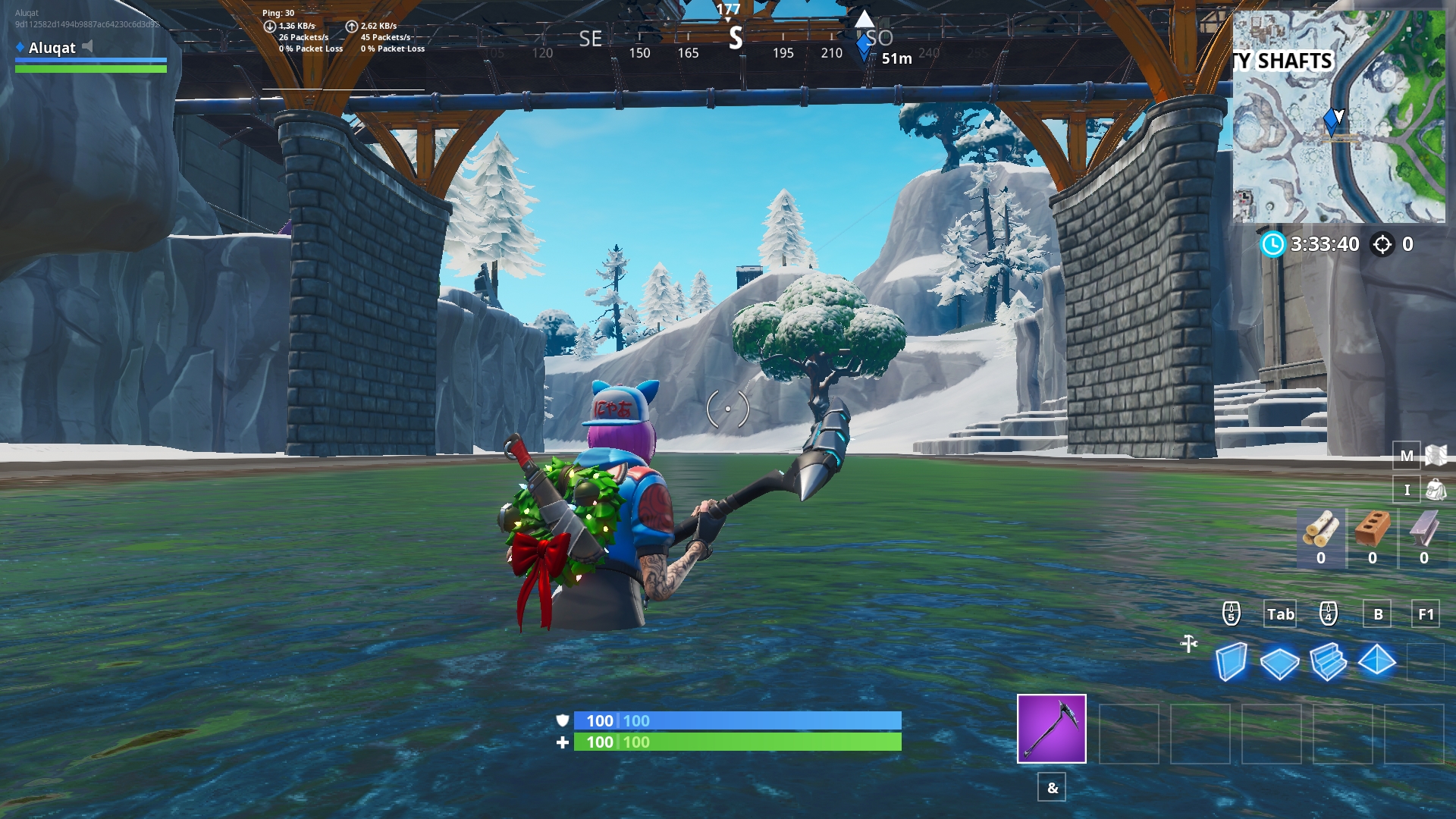Open the map via the M icon
The width and height of the screenshot is (1456, 819).
tap(1407, 456)
